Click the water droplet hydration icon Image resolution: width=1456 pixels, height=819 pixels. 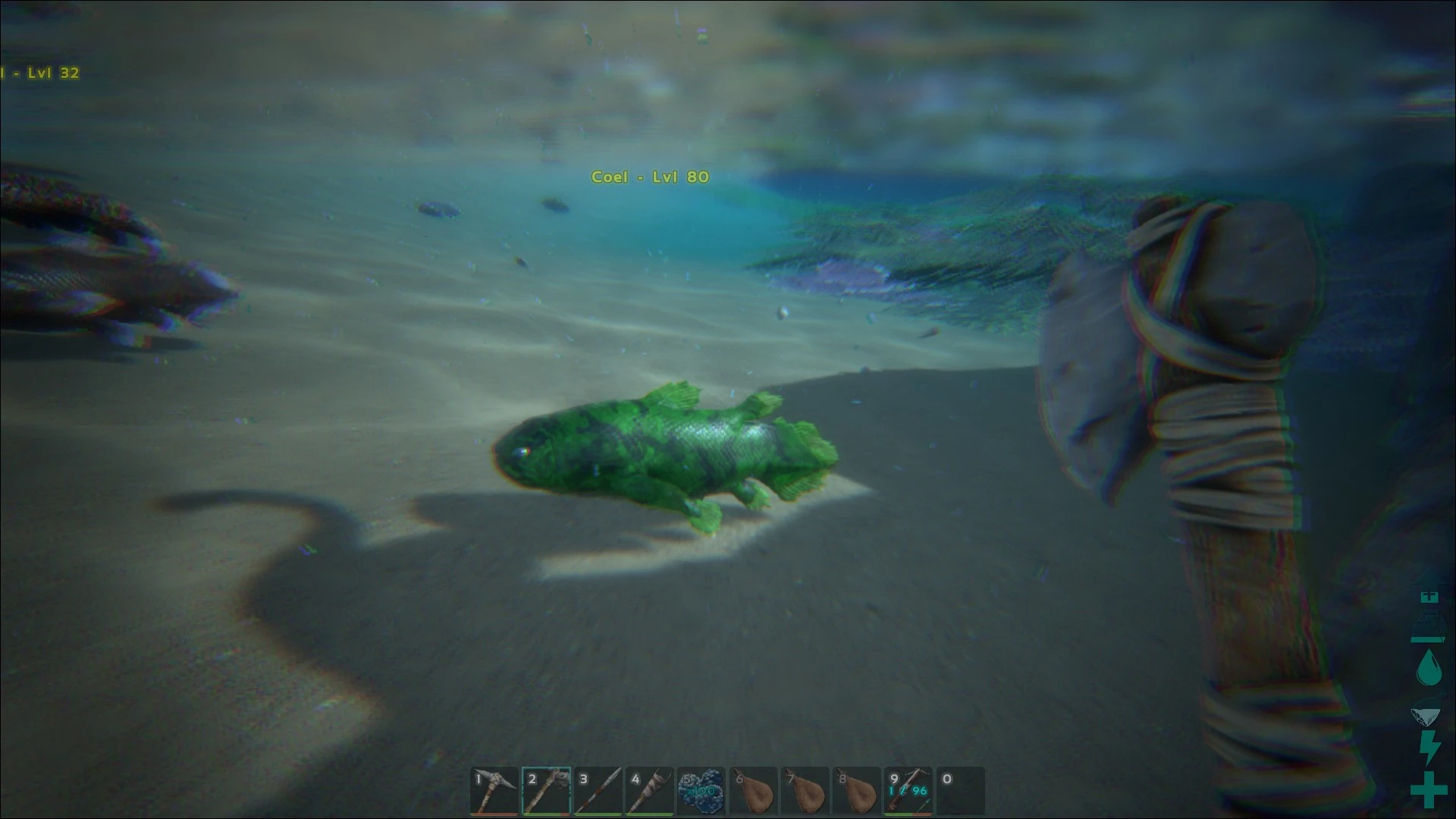(1429, 667)
